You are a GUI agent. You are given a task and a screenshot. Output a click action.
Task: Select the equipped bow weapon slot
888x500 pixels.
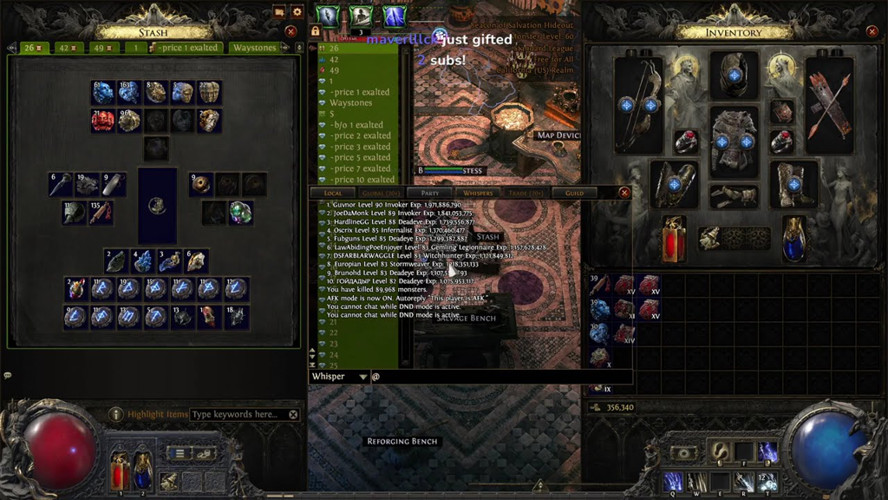point(637,104)
